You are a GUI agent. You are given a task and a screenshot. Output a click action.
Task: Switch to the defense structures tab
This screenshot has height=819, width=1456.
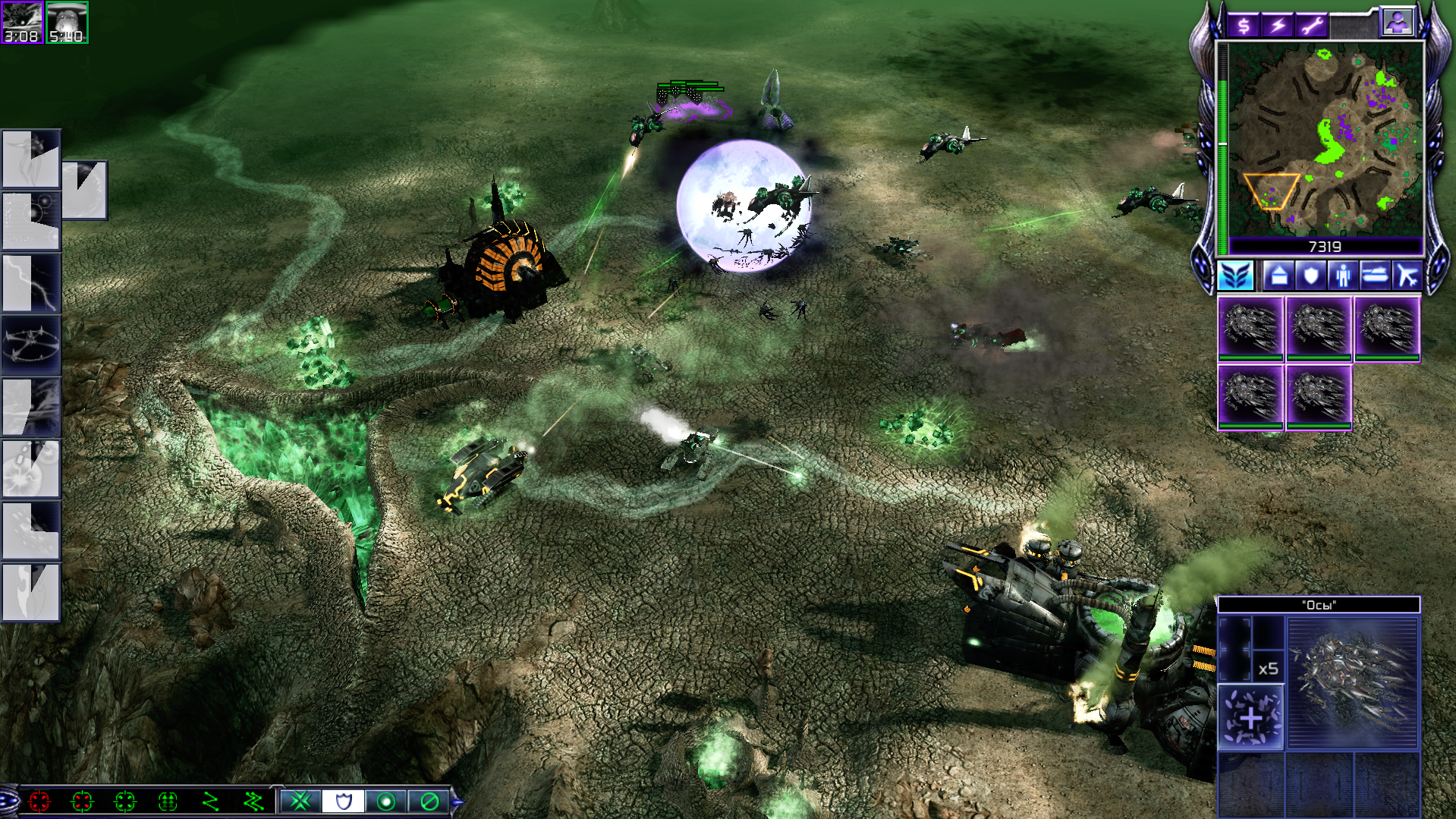[1310, 275]
